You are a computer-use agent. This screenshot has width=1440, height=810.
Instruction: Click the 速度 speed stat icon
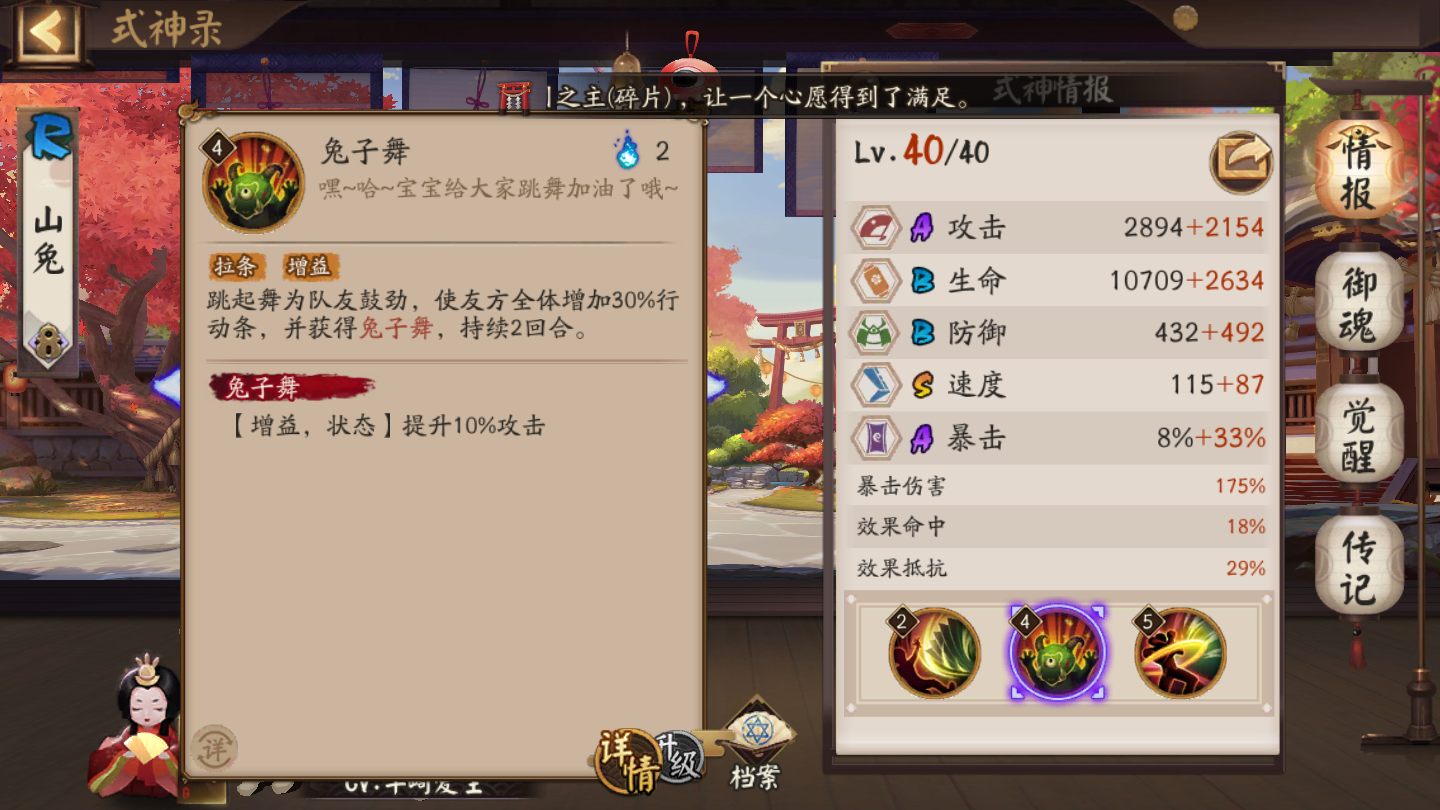pyautogui.click(x=875, y=385)
